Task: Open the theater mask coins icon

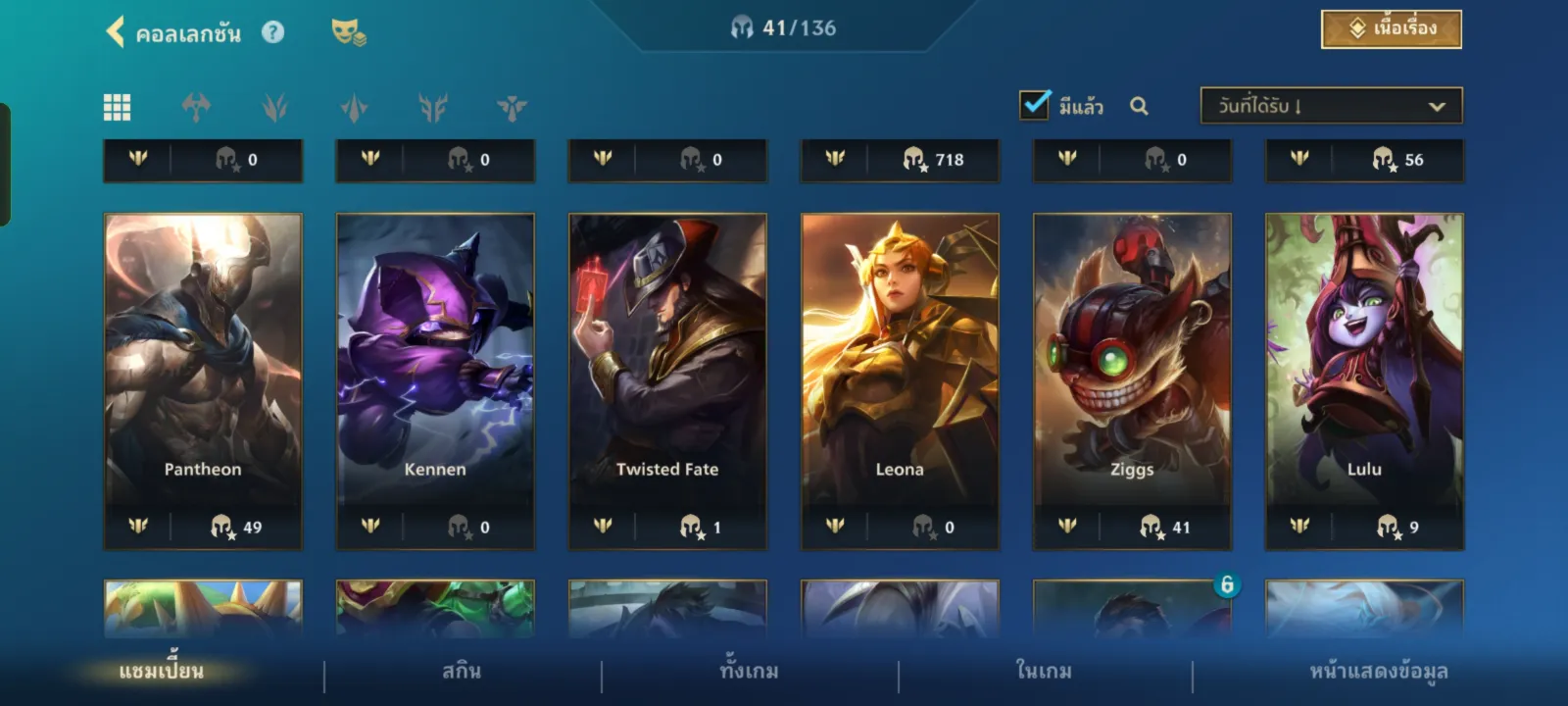Action: 348,32
